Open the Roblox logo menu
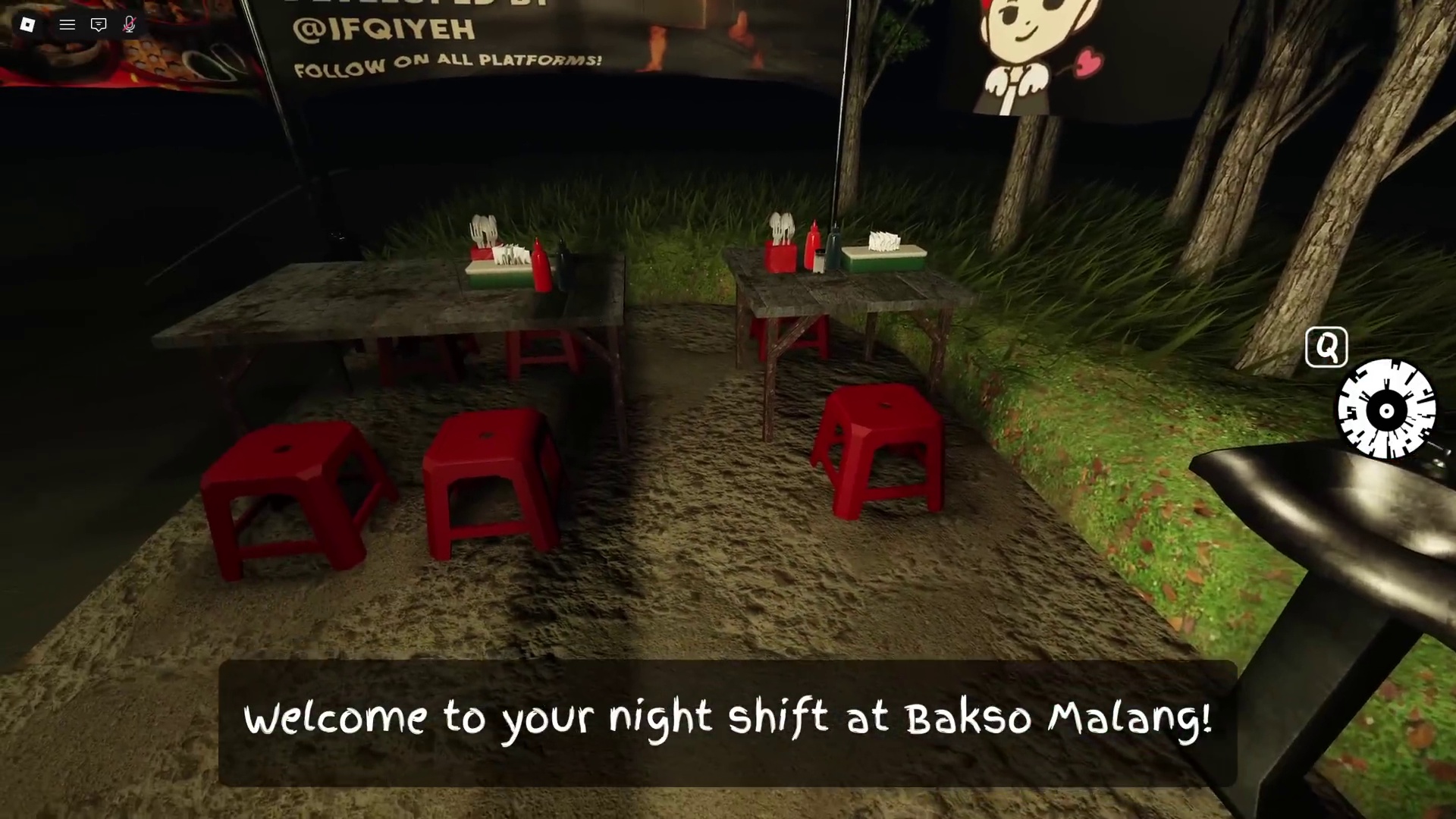1456x819 pixels. coord(27,24)
